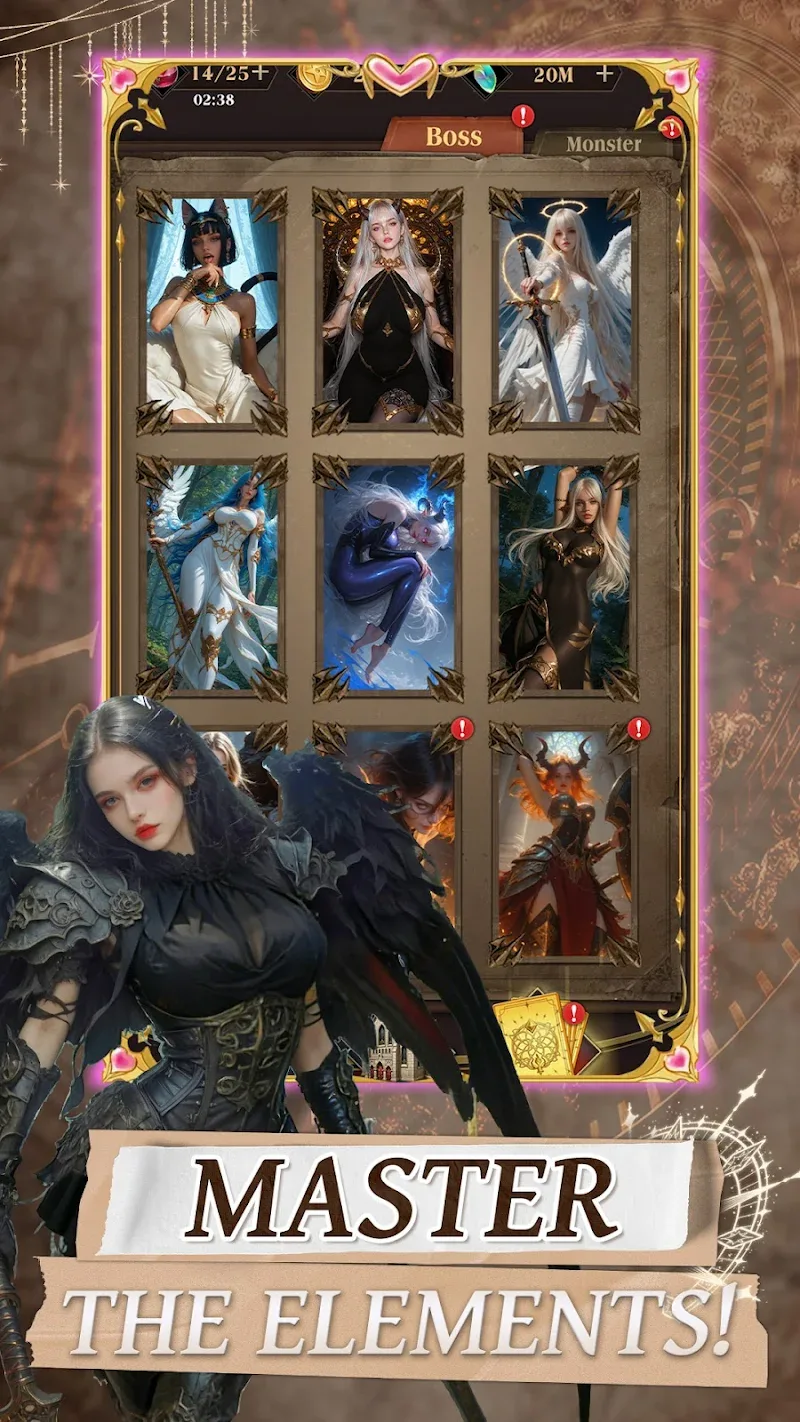This screenshot has width=800, height=1422.
Task: Pick the haloed angel with sword card
Action: tap(564, 310)
